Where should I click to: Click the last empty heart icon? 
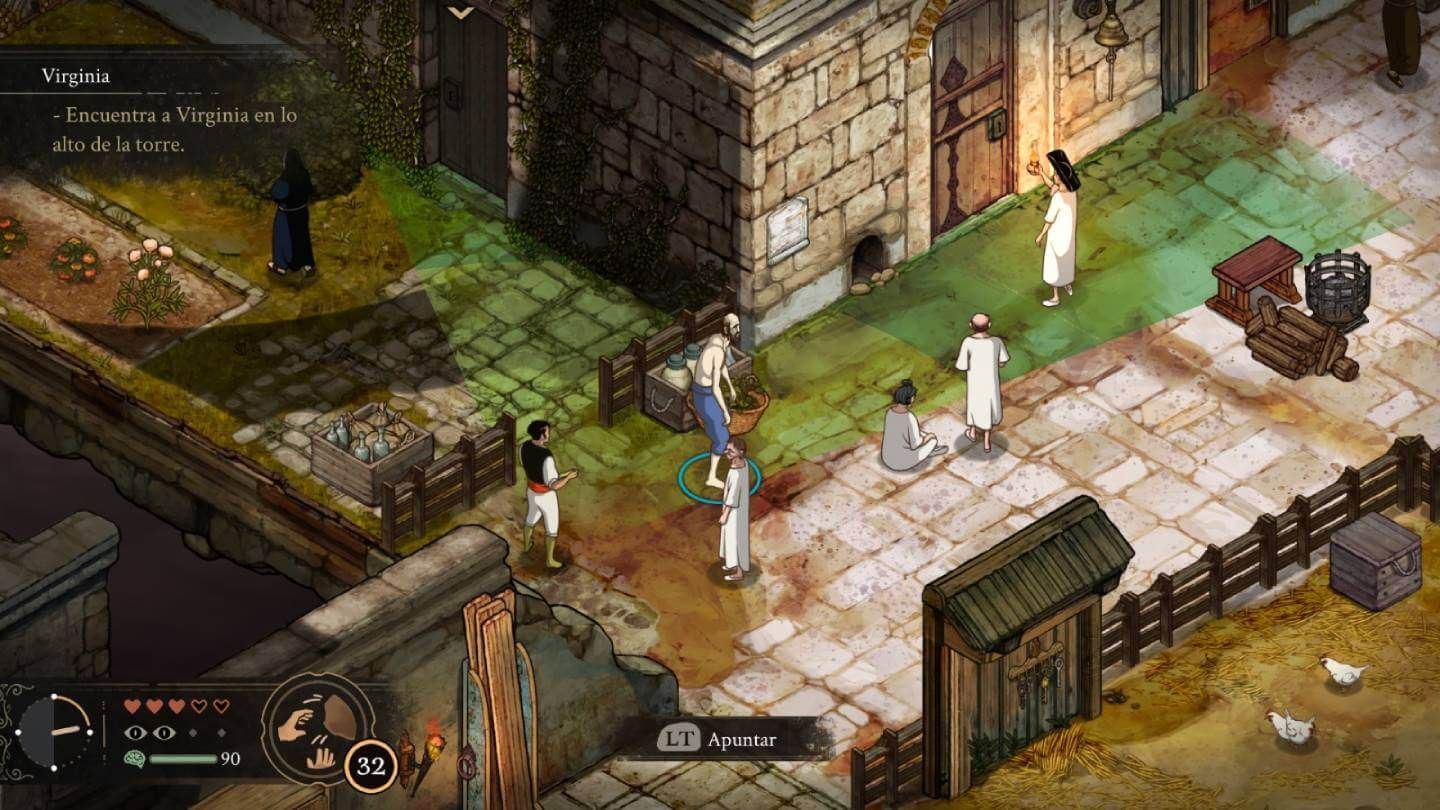pos(222,705)
